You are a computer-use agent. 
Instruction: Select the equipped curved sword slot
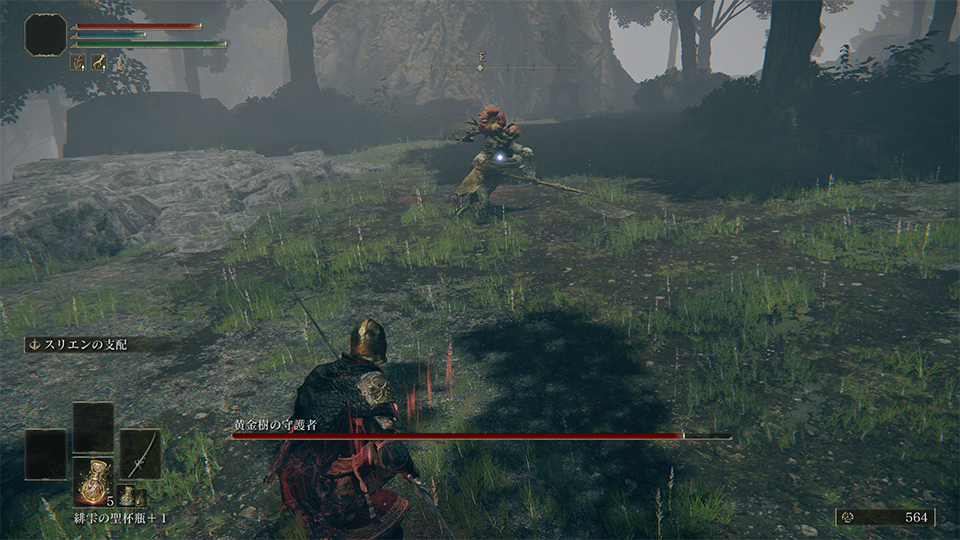point(140,454)
